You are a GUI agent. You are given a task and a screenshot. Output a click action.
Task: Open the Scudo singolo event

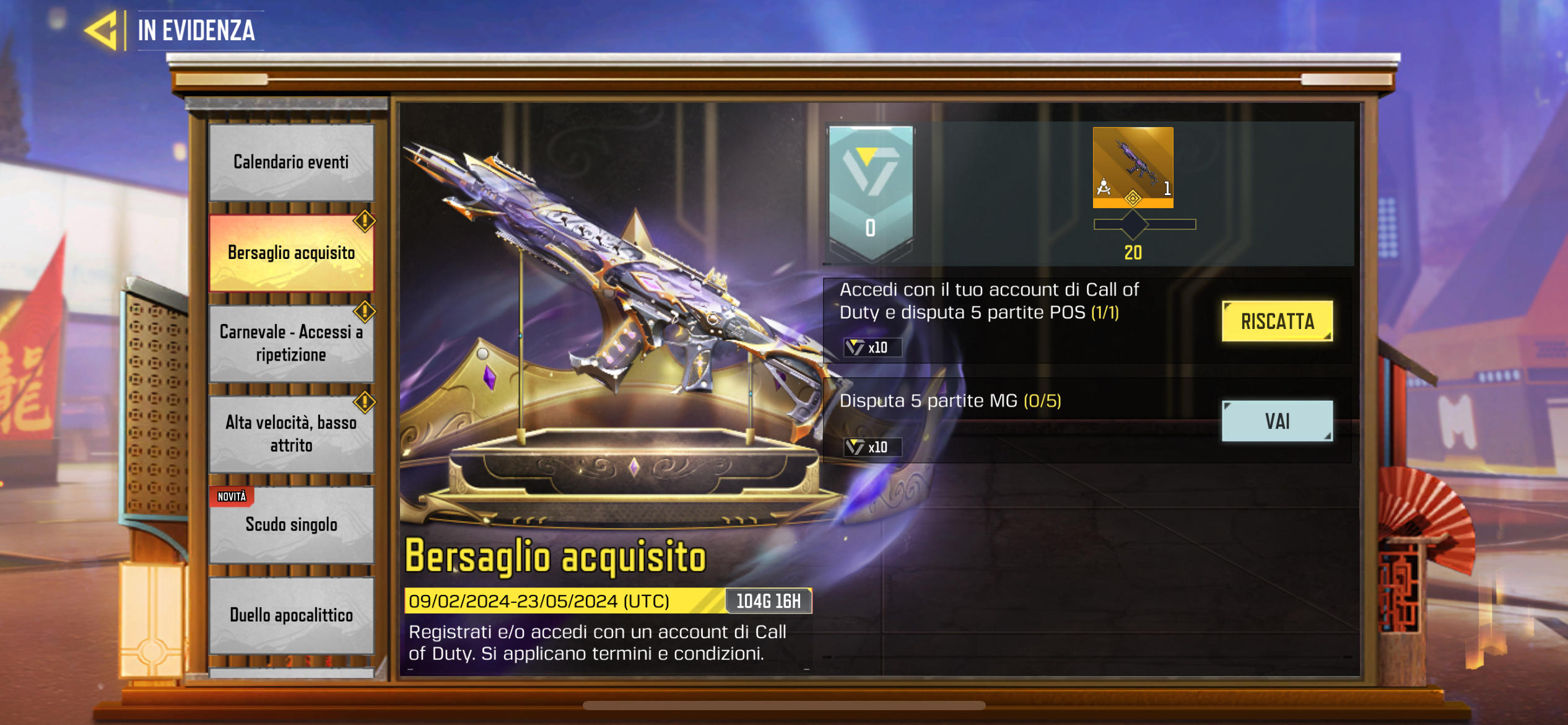pos(292,524)
